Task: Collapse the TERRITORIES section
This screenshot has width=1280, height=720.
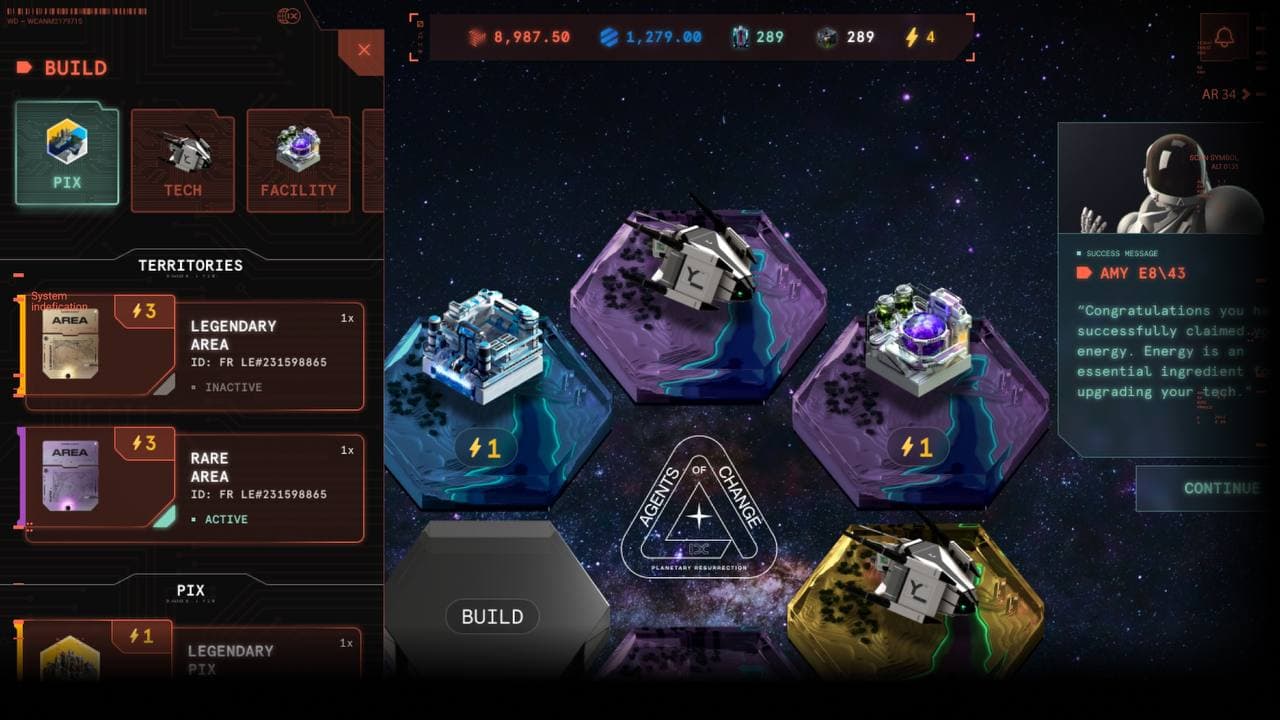Action: click(x=190, y=265)
